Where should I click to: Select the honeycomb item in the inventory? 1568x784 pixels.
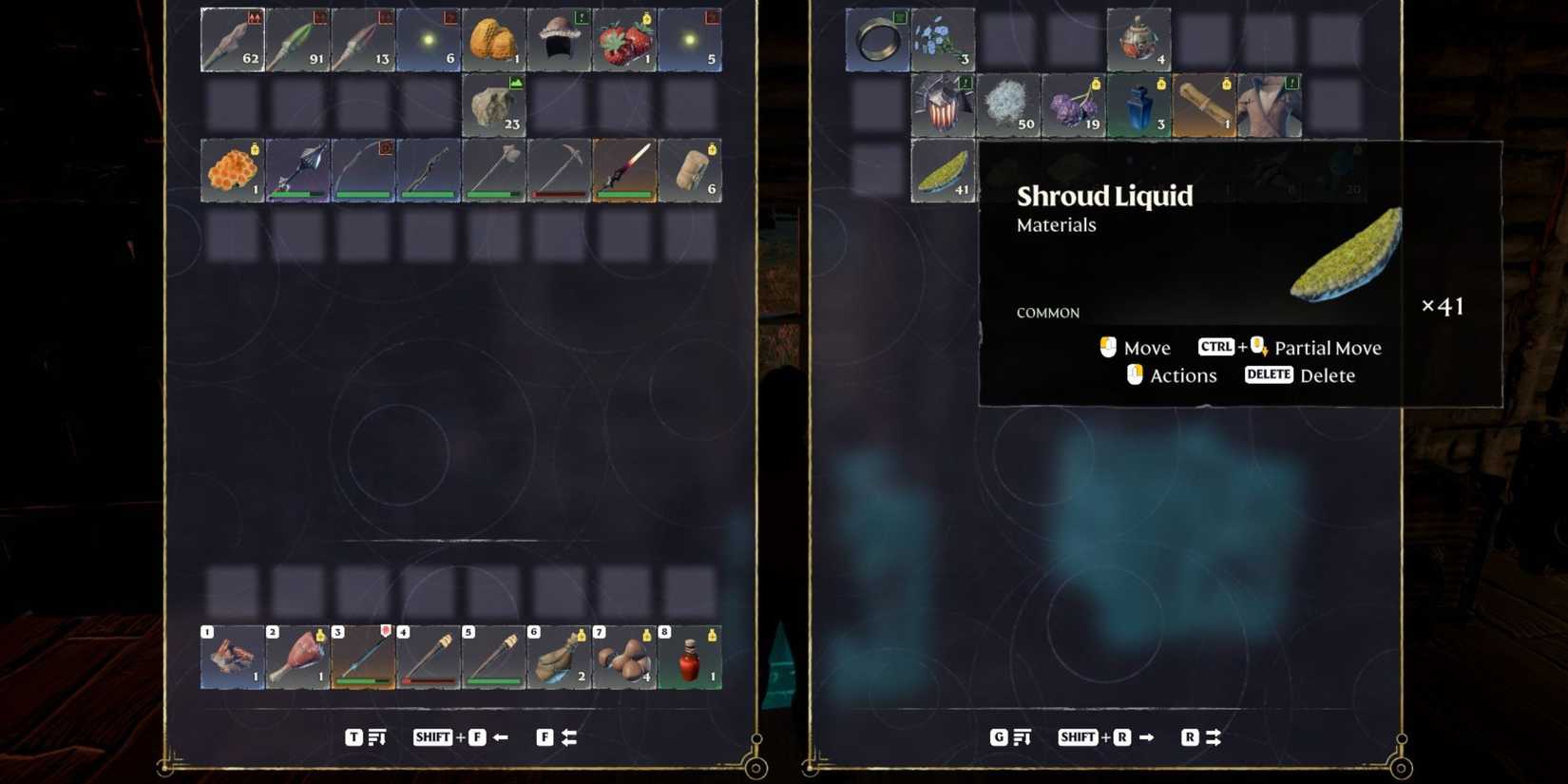click(x=231, y=171)
